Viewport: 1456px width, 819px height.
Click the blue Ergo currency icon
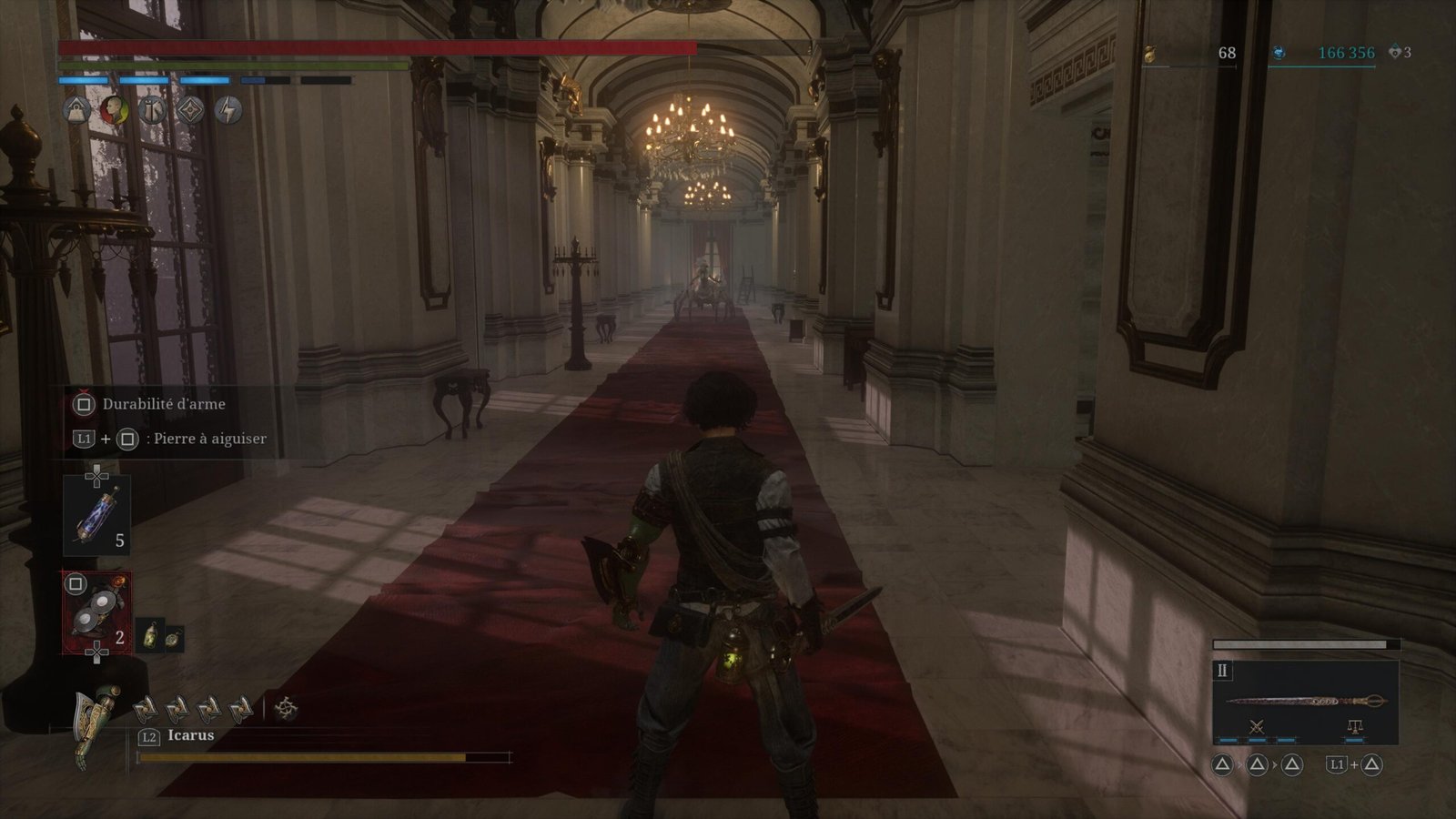point(1279,54)
